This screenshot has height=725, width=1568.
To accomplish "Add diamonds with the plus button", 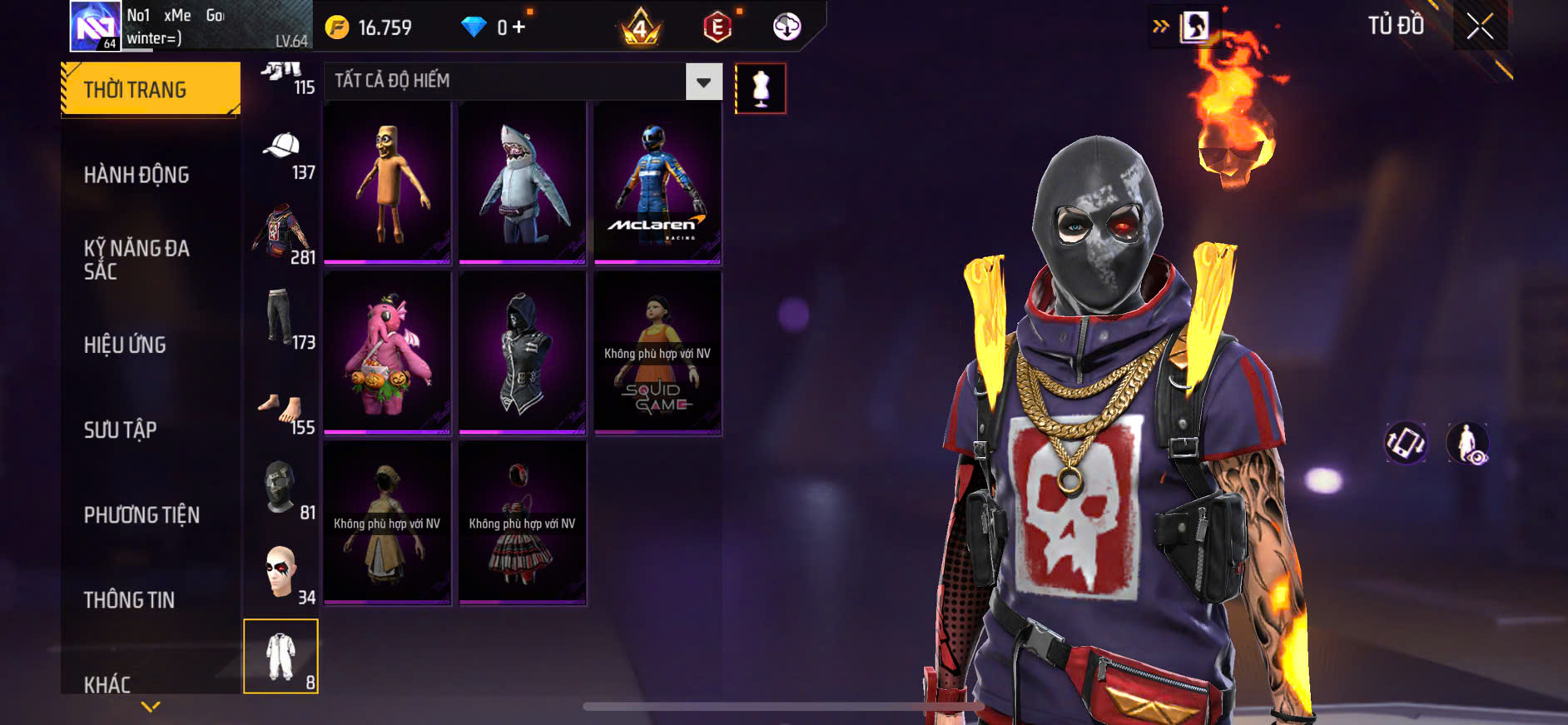I will [519, 27].
